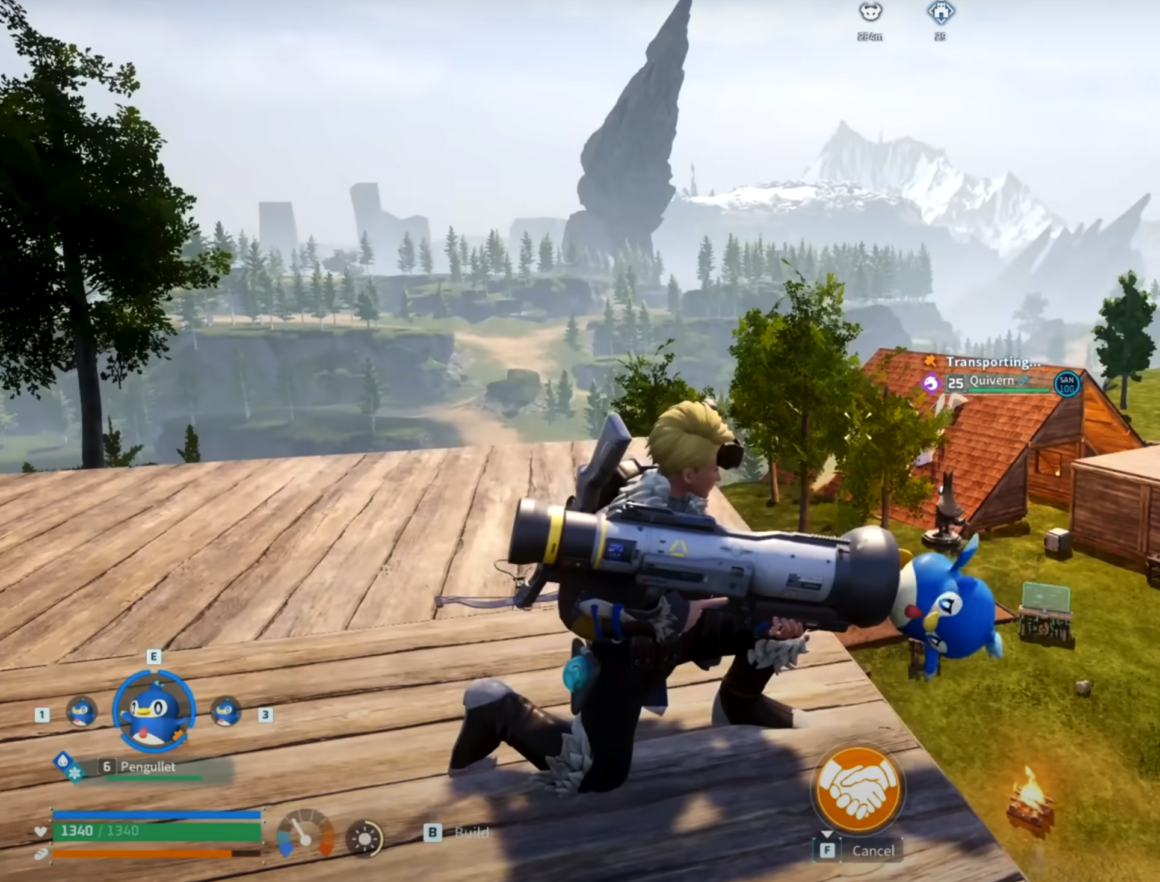Click the purple dragon element icon by Quivern
The height and width of the screenshot is (882, 1160).
(931, 382)
